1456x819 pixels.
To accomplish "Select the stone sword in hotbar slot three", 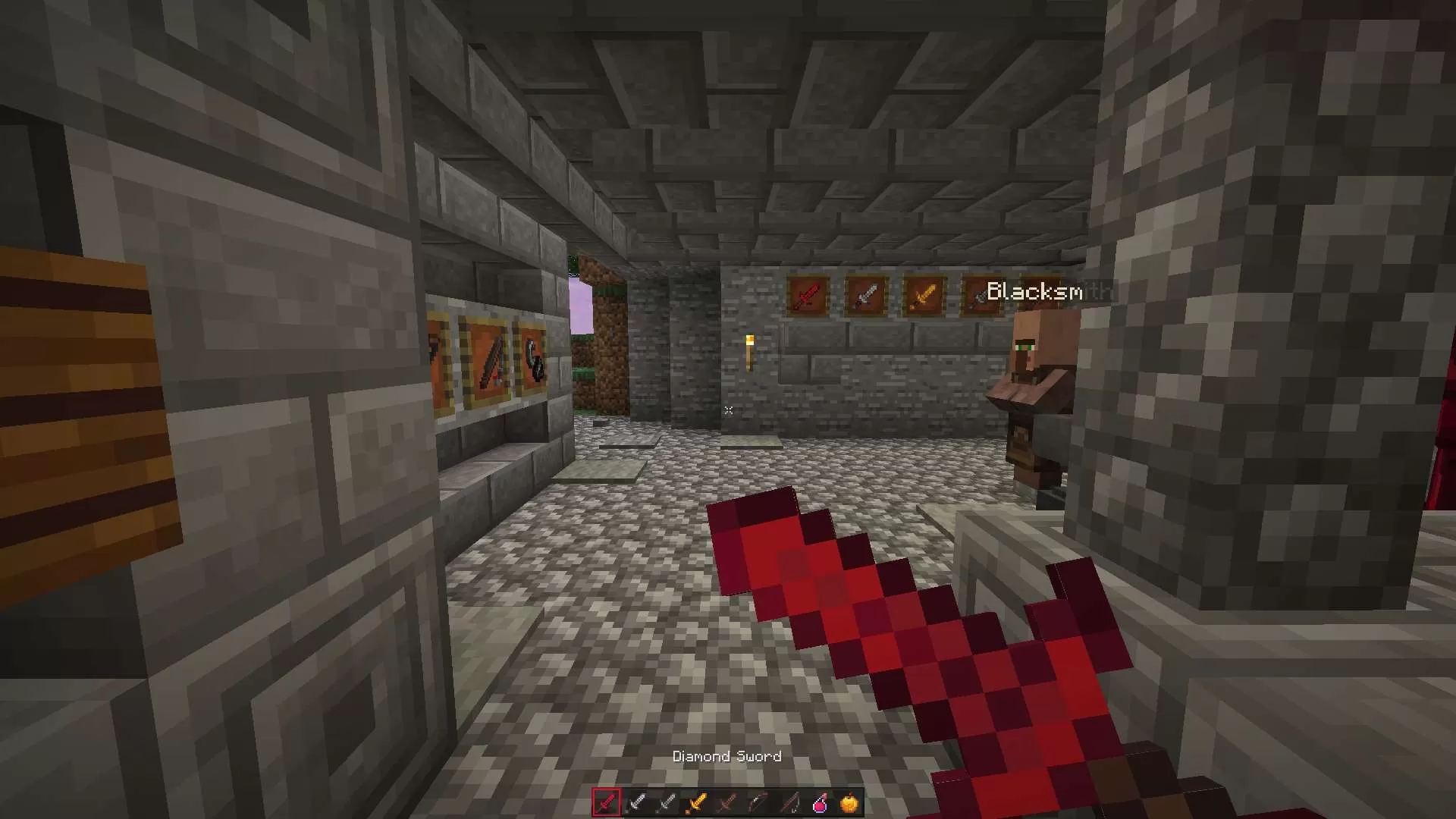I will pyautogui.click(x=667, y=802).
